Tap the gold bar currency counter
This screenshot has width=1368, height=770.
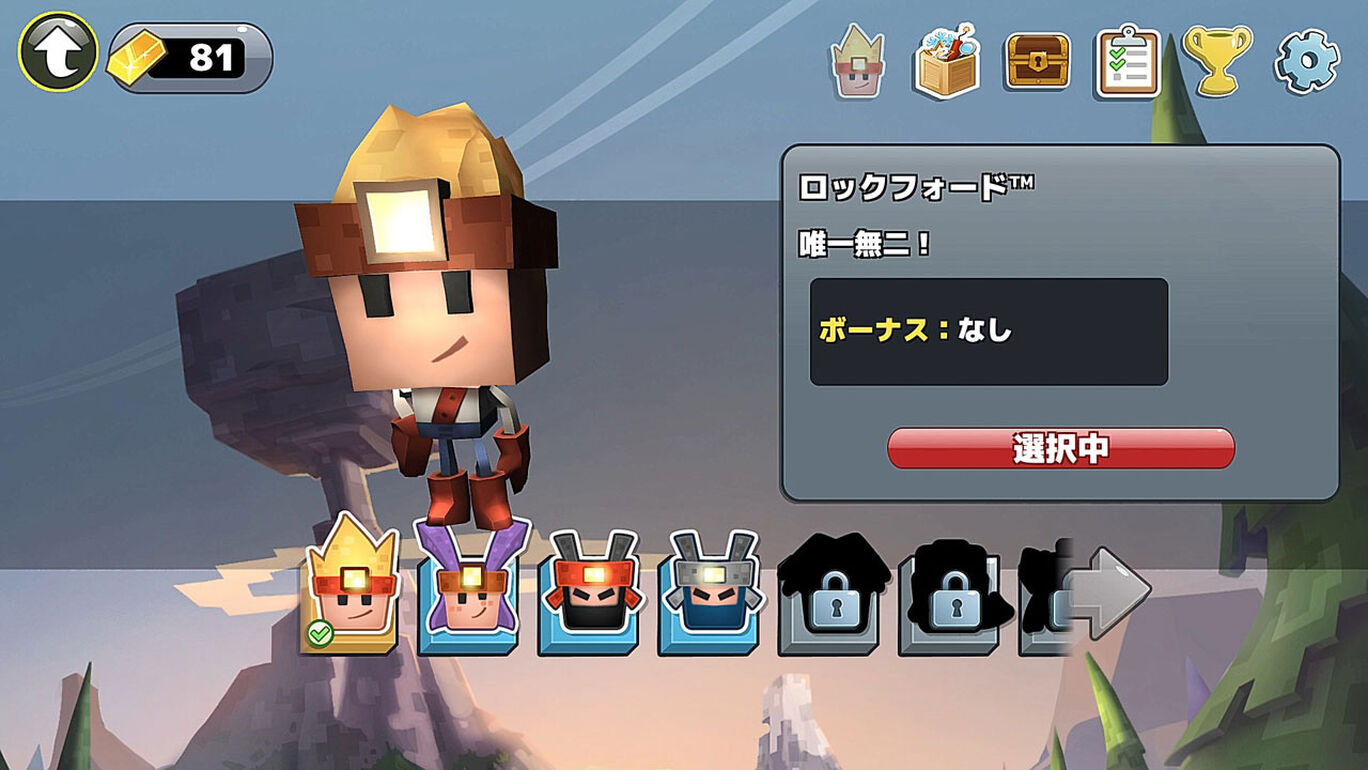tap(190, 58)
